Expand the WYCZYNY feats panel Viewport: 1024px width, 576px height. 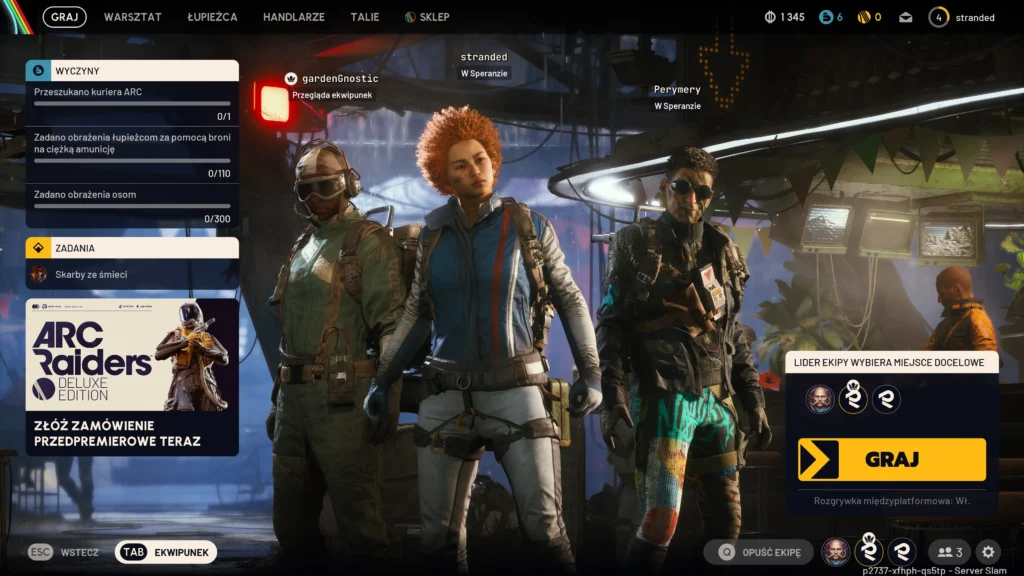click(132, 71)
